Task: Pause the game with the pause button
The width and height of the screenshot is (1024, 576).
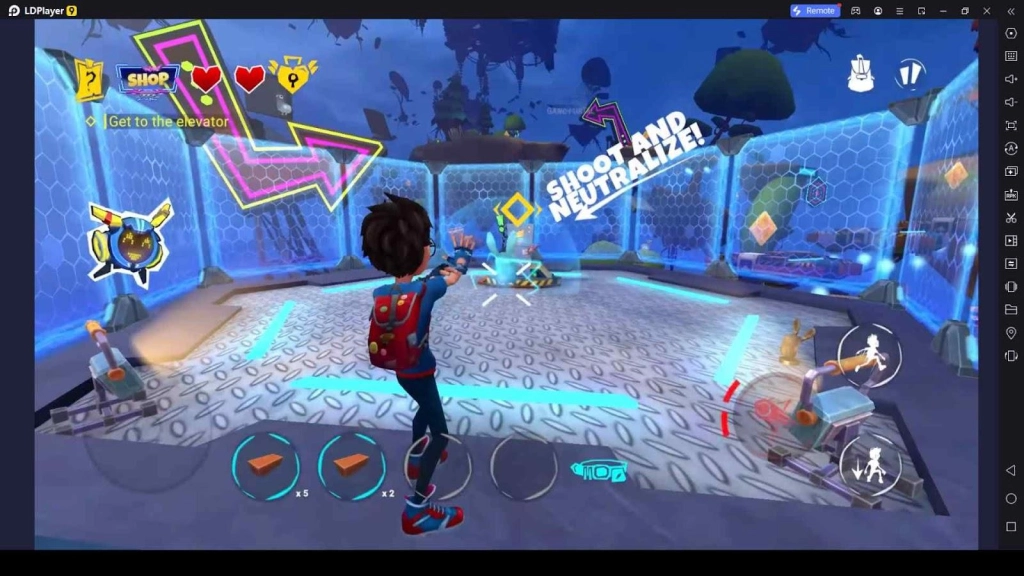Action: pyautogui.click(x=909, y=74)
